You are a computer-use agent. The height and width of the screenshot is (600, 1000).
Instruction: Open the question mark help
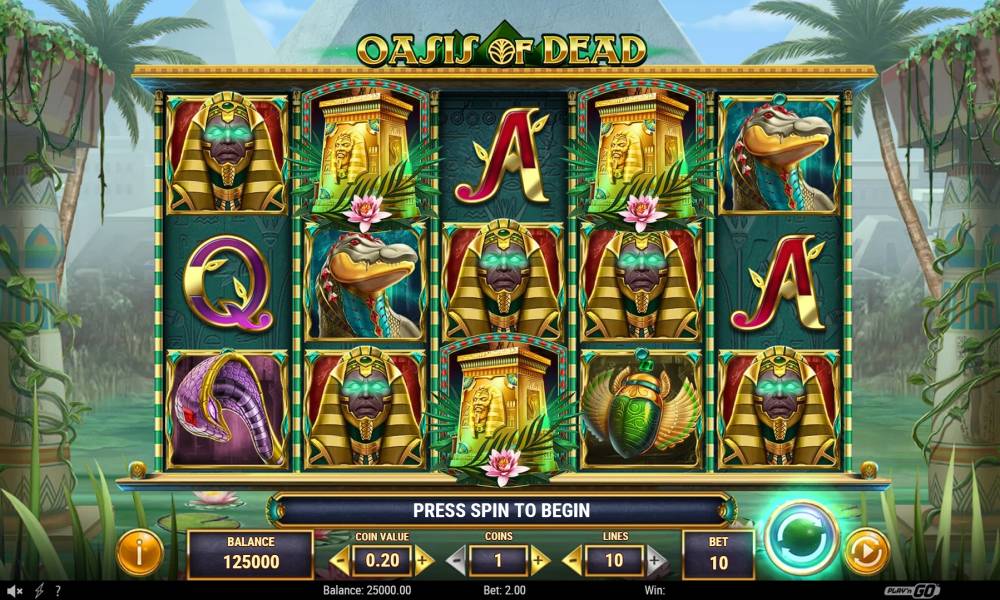point(58,591)
